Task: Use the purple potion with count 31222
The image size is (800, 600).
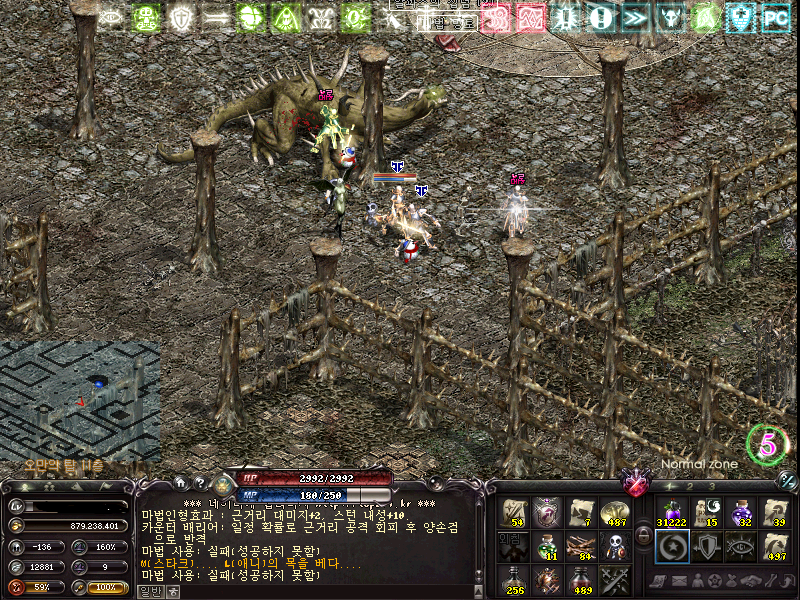Action: [x=670, y=512]
